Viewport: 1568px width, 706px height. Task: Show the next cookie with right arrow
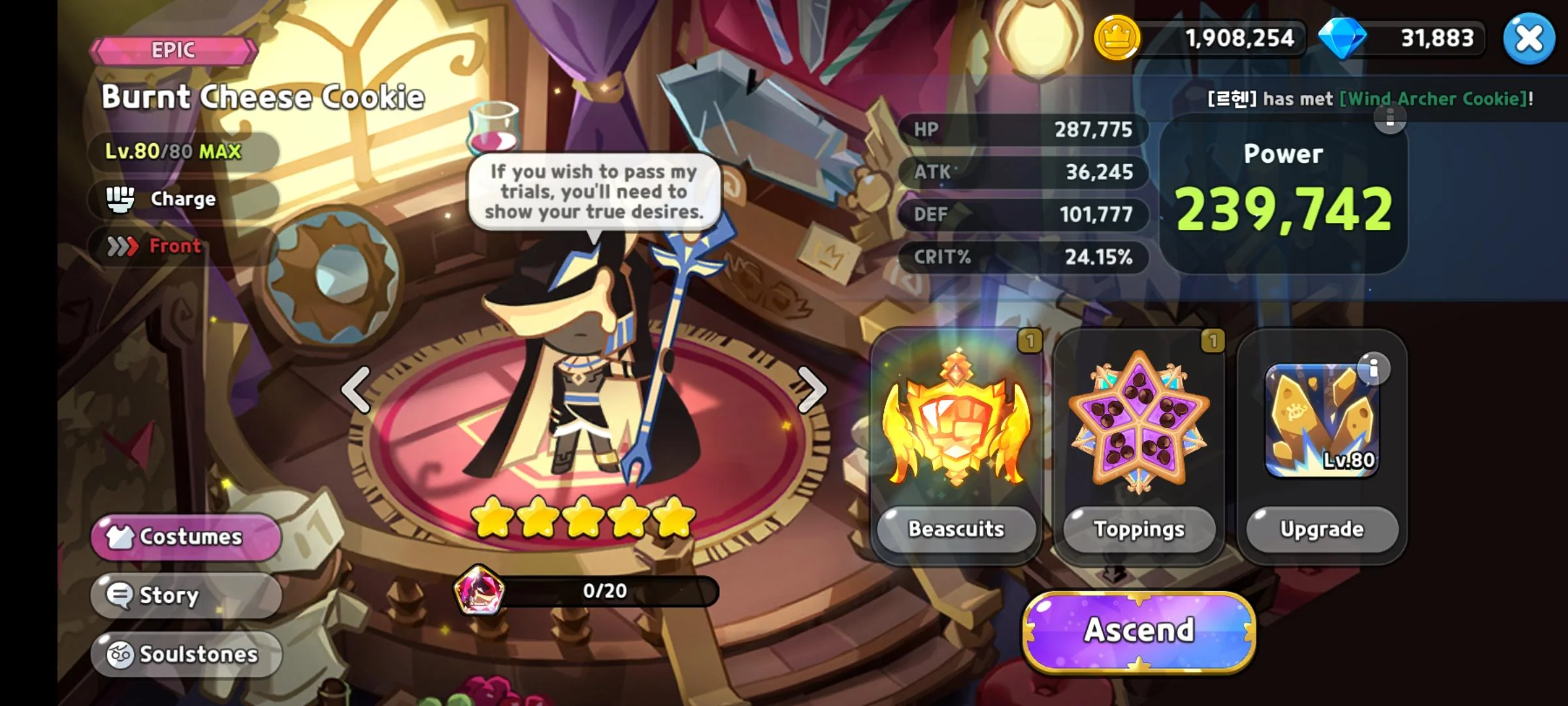[812, 390]
